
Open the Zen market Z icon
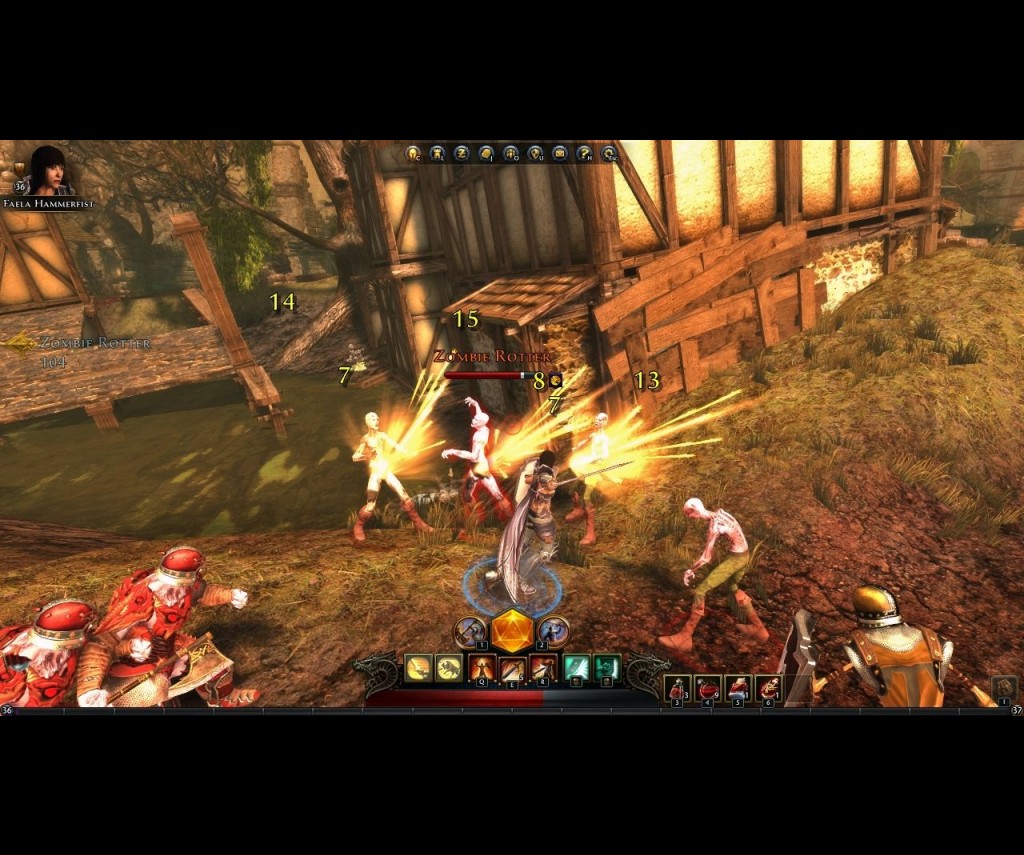(x=461, y=153)
